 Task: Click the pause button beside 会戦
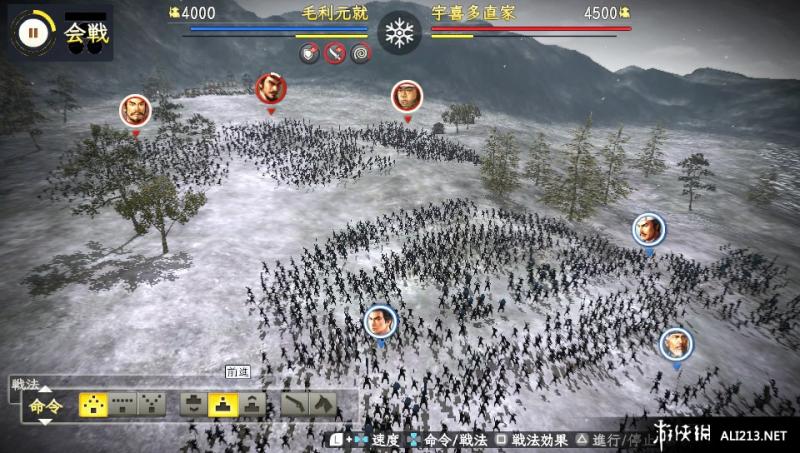click(32, 31)
